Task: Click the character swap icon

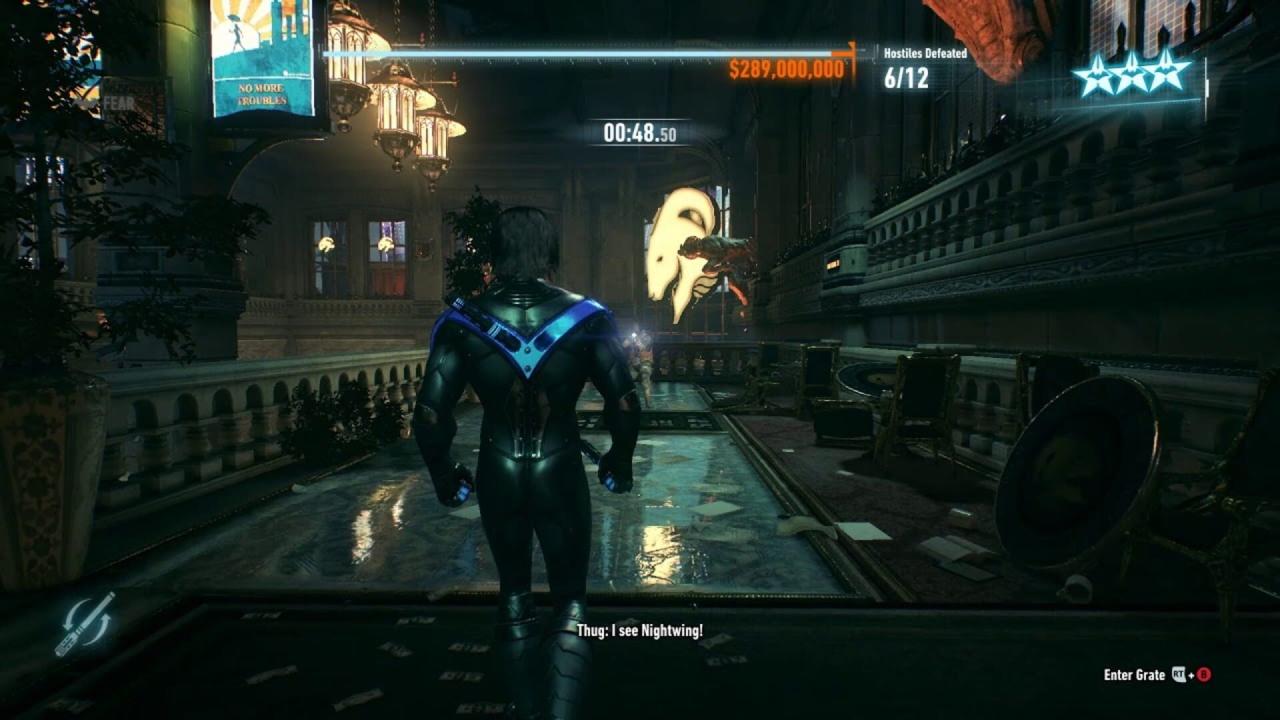Action: point(84,623)
